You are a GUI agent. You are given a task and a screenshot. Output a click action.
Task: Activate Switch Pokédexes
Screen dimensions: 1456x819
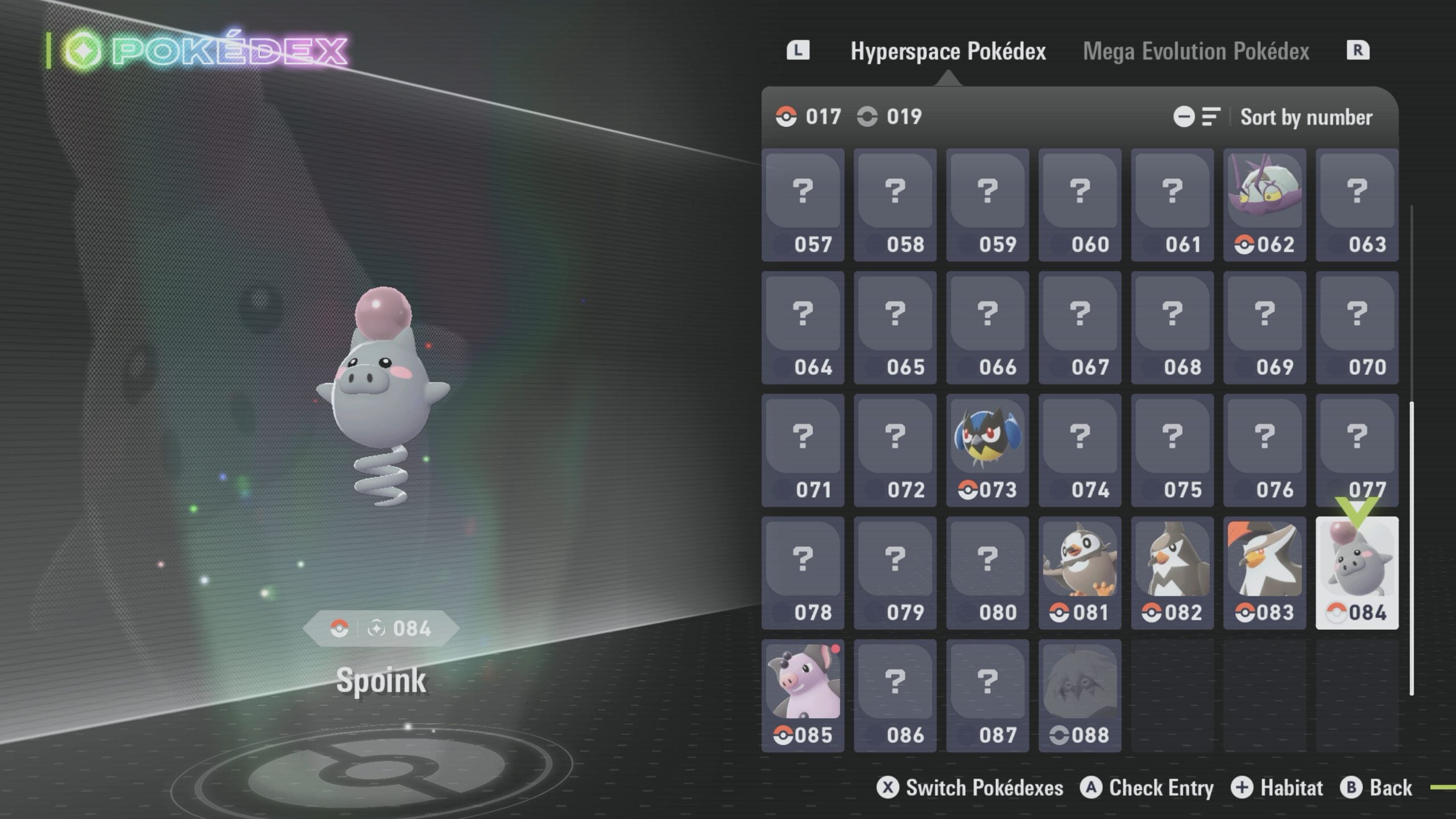point(970,788)
